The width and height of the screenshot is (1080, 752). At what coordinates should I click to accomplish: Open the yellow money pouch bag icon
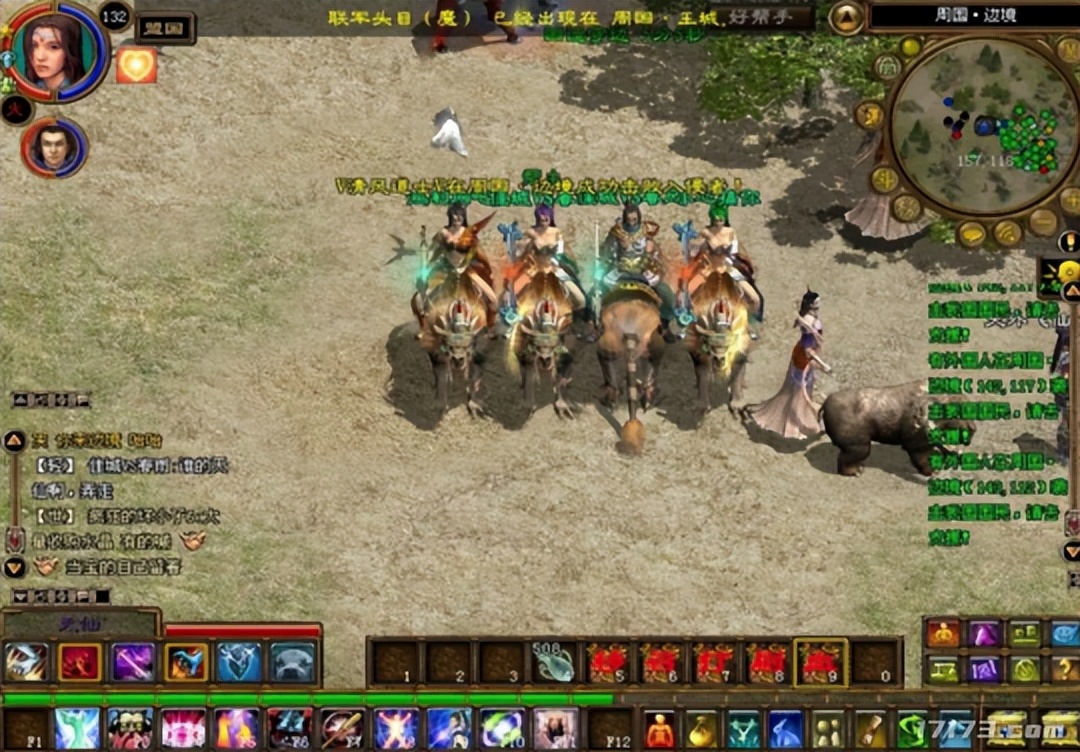click(x=702, y=729)
